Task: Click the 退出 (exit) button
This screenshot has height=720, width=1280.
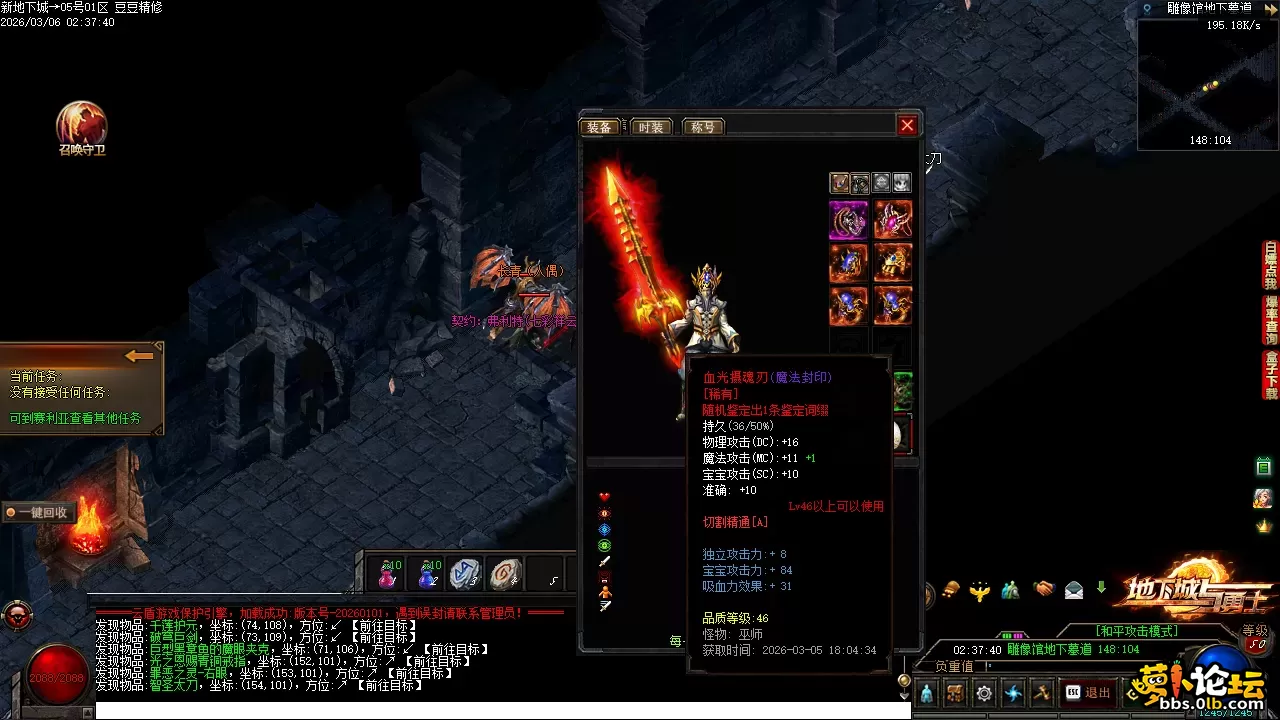Action: 1087,692
